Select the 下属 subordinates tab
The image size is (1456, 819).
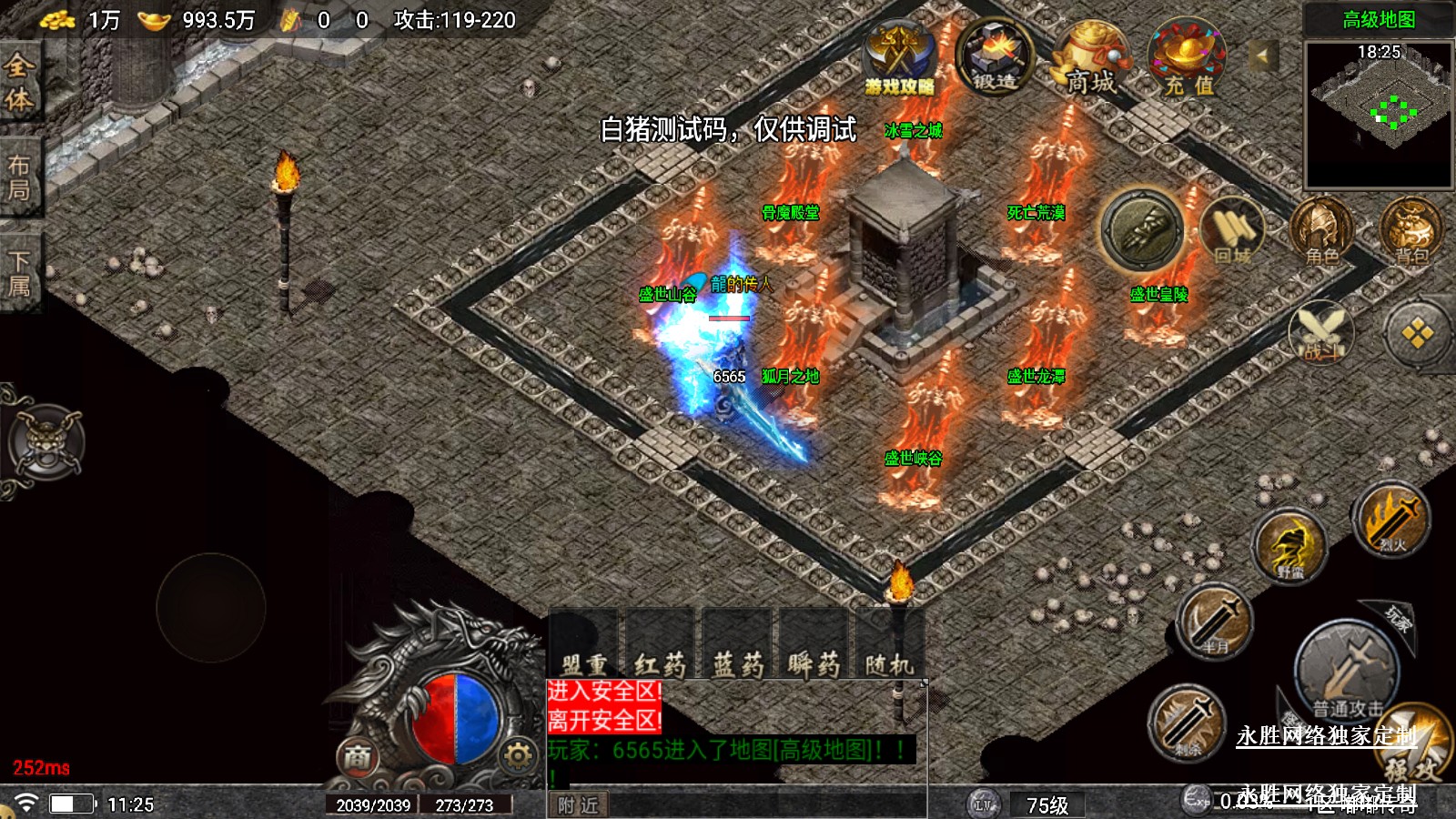pyautogui.click(x=19, y=273)
